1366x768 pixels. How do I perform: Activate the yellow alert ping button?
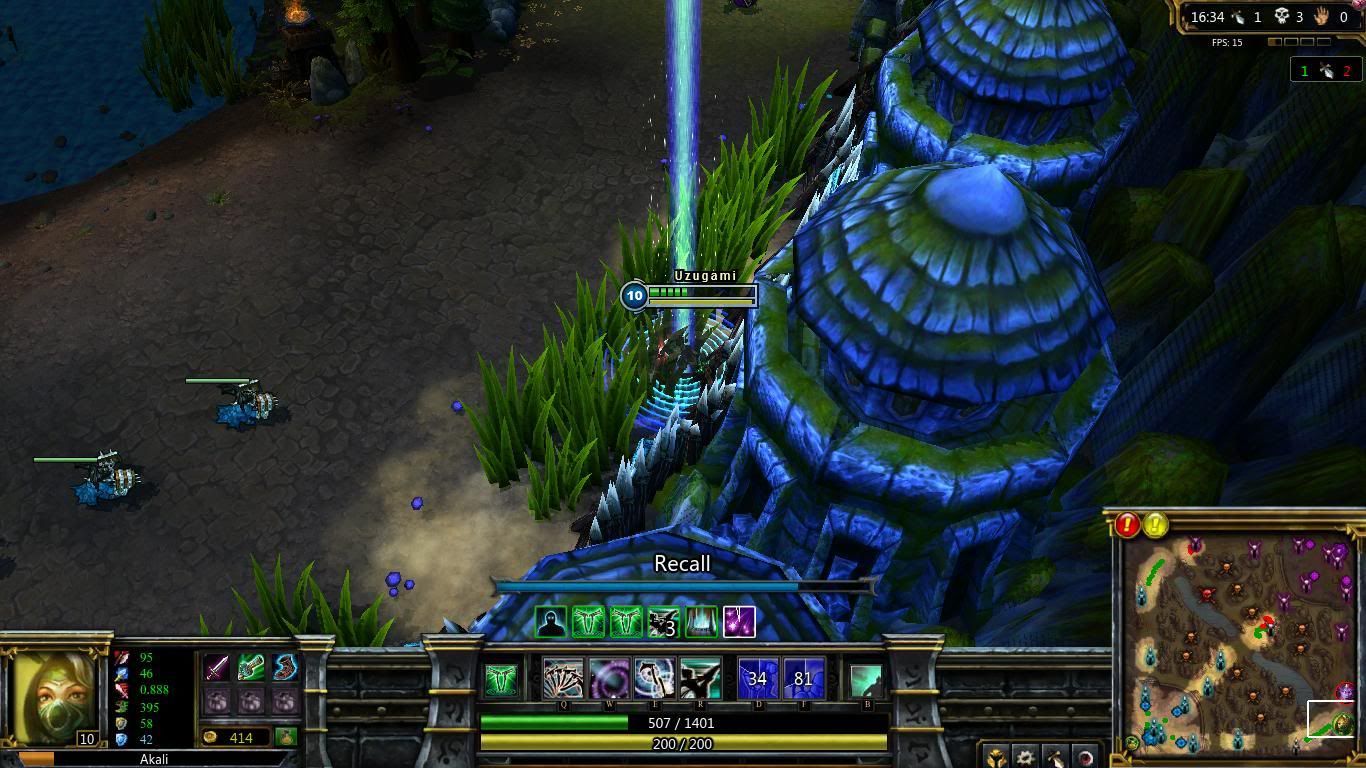(x=1156, y=524)
